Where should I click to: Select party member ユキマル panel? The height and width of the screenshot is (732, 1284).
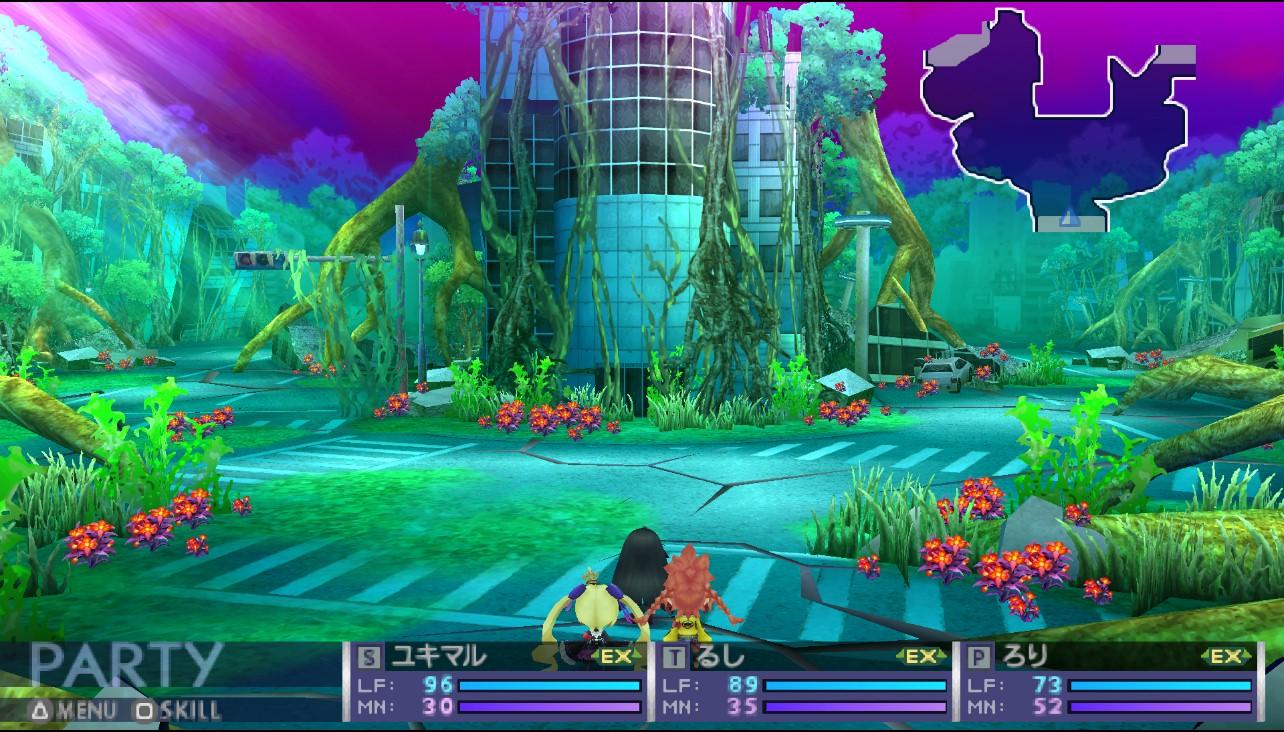[x=498, y=682]
